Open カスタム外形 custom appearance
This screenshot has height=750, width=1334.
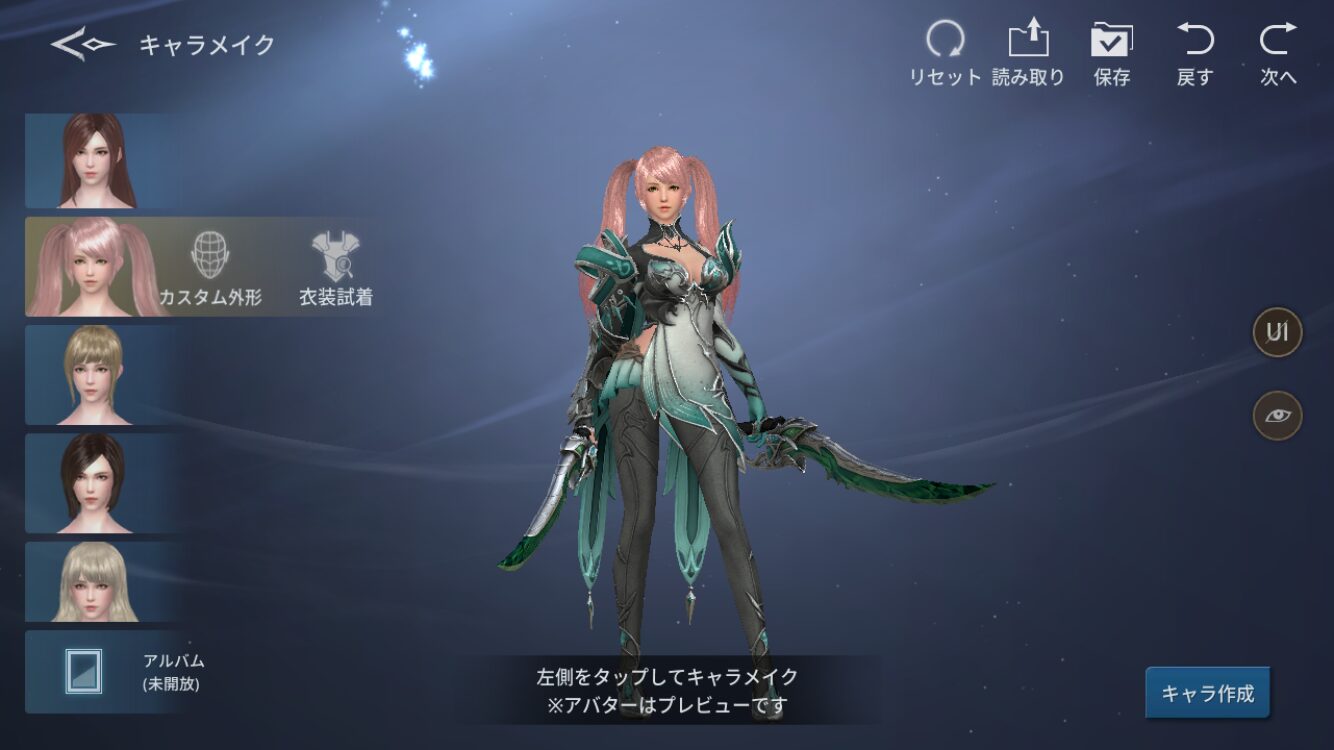(x=211, y=268)
